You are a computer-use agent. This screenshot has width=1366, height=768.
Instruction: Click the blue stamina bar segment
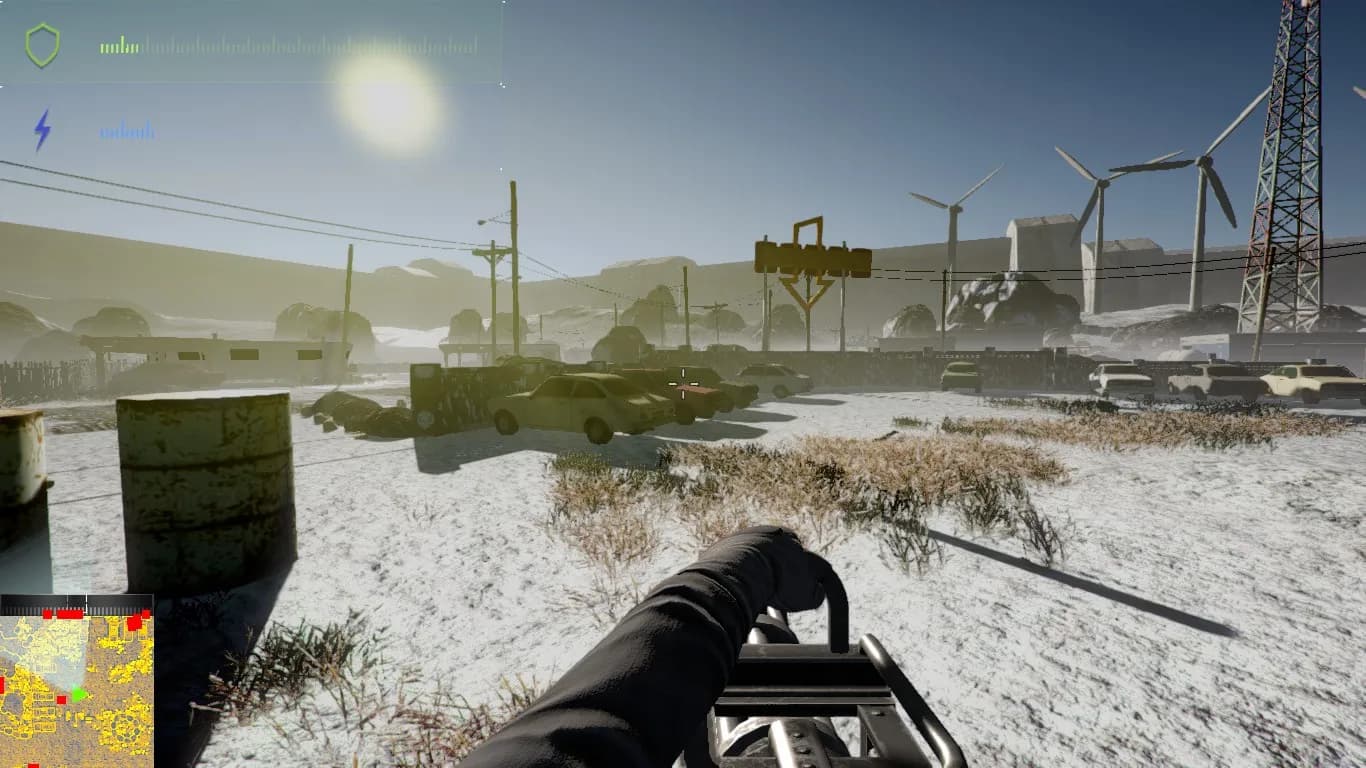[x=127, y=130]
